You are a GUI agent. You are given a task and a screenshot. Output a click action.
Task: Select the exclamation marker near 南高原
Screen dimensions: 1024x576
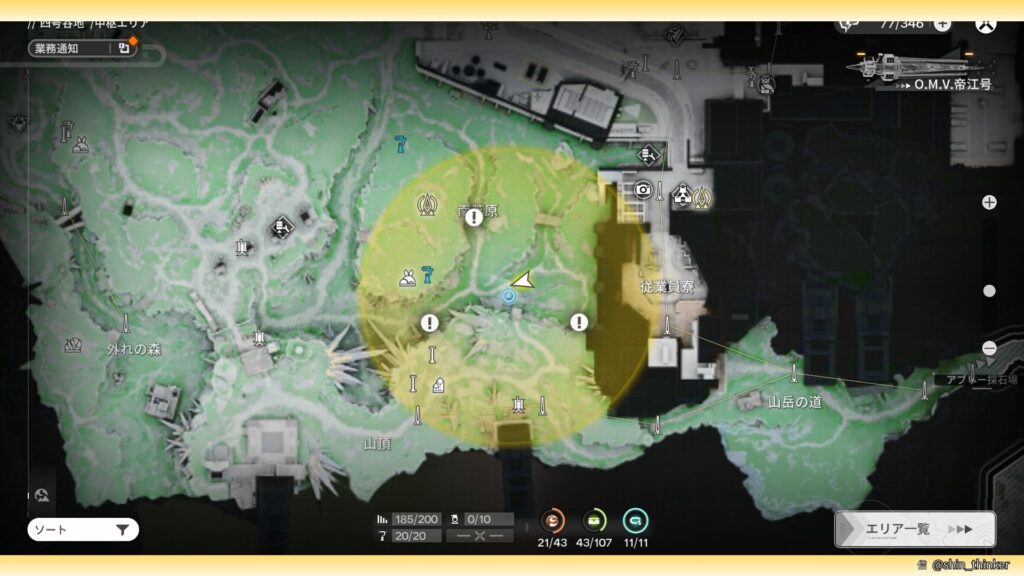pos(475,217)
